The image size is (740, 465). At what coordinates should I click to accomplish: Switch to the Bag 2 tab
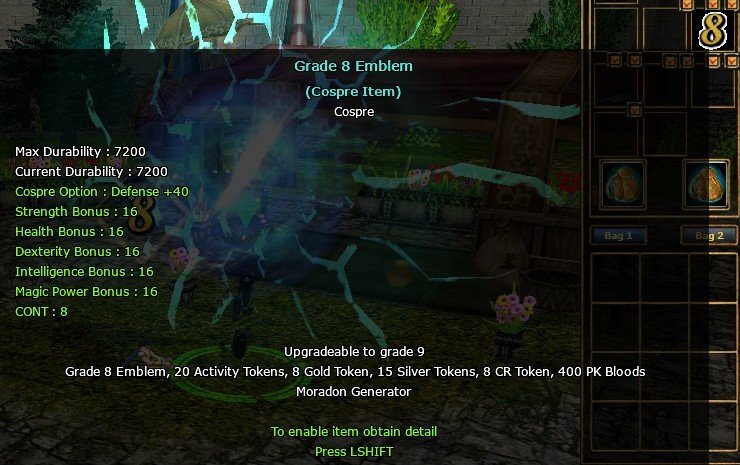708,236
